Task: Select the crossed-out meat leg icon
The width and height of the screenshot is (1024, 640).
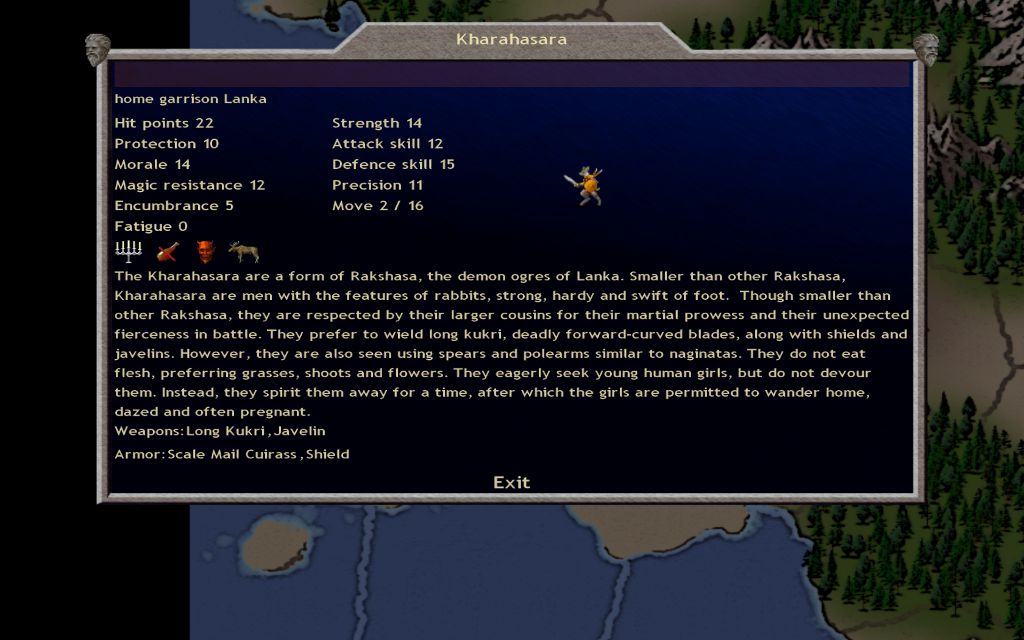Action: 167,251
